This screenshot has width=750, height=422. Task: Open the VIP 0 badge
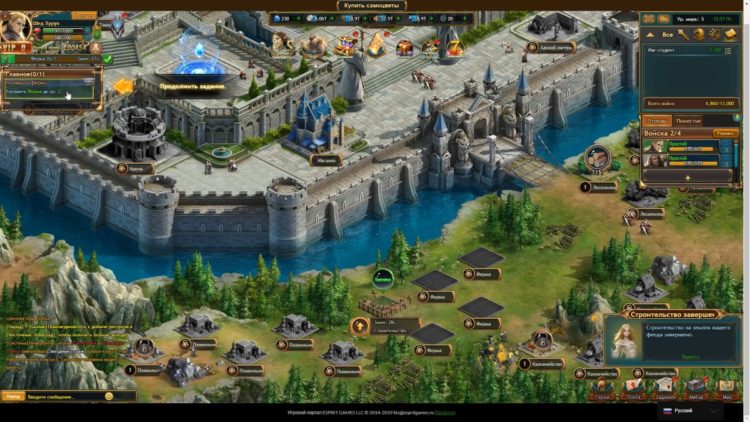[17, 47]
